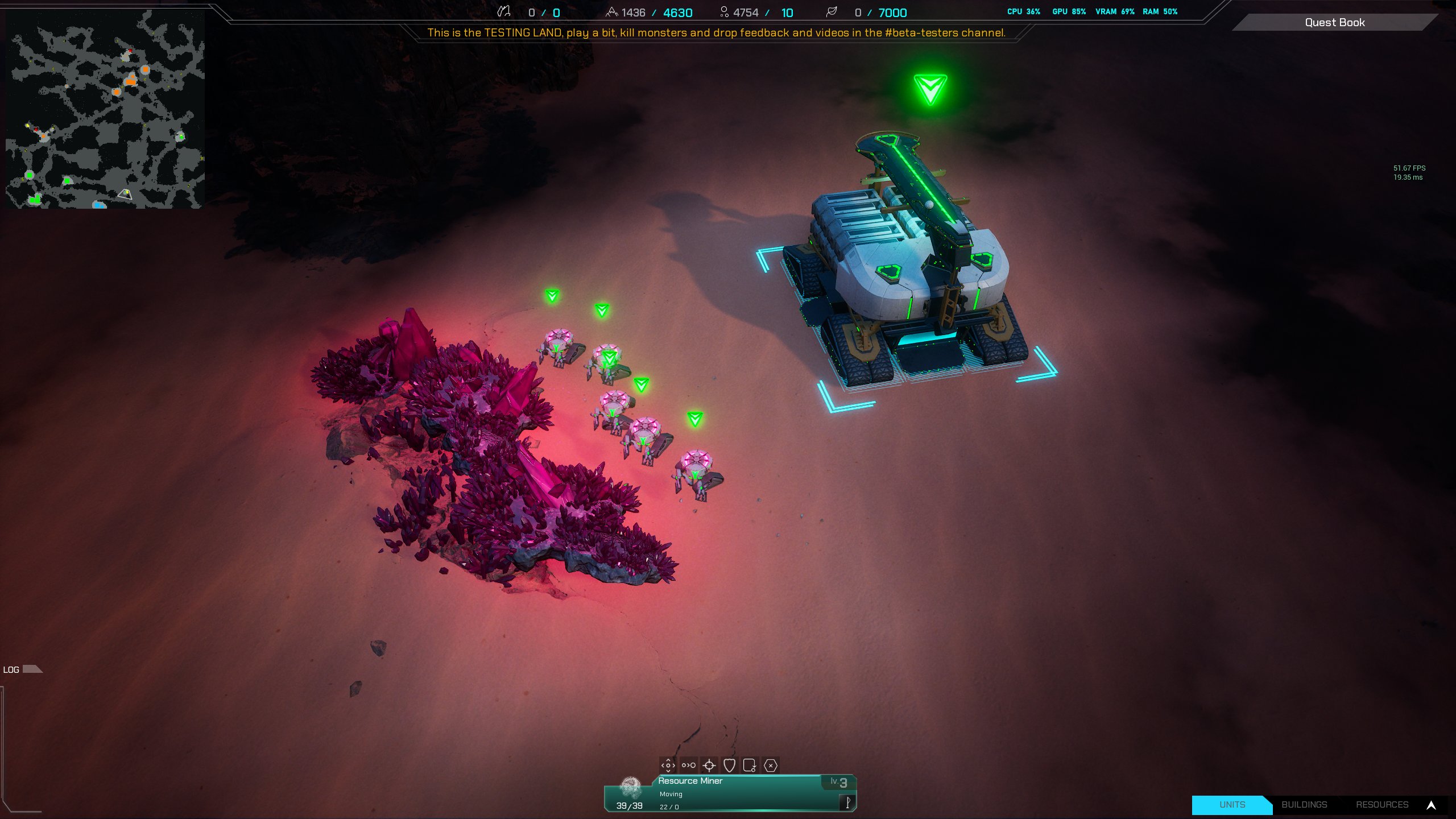Click the Resource Miner name label
This screenshot has height=819, width=1456.
pos(689,781)
